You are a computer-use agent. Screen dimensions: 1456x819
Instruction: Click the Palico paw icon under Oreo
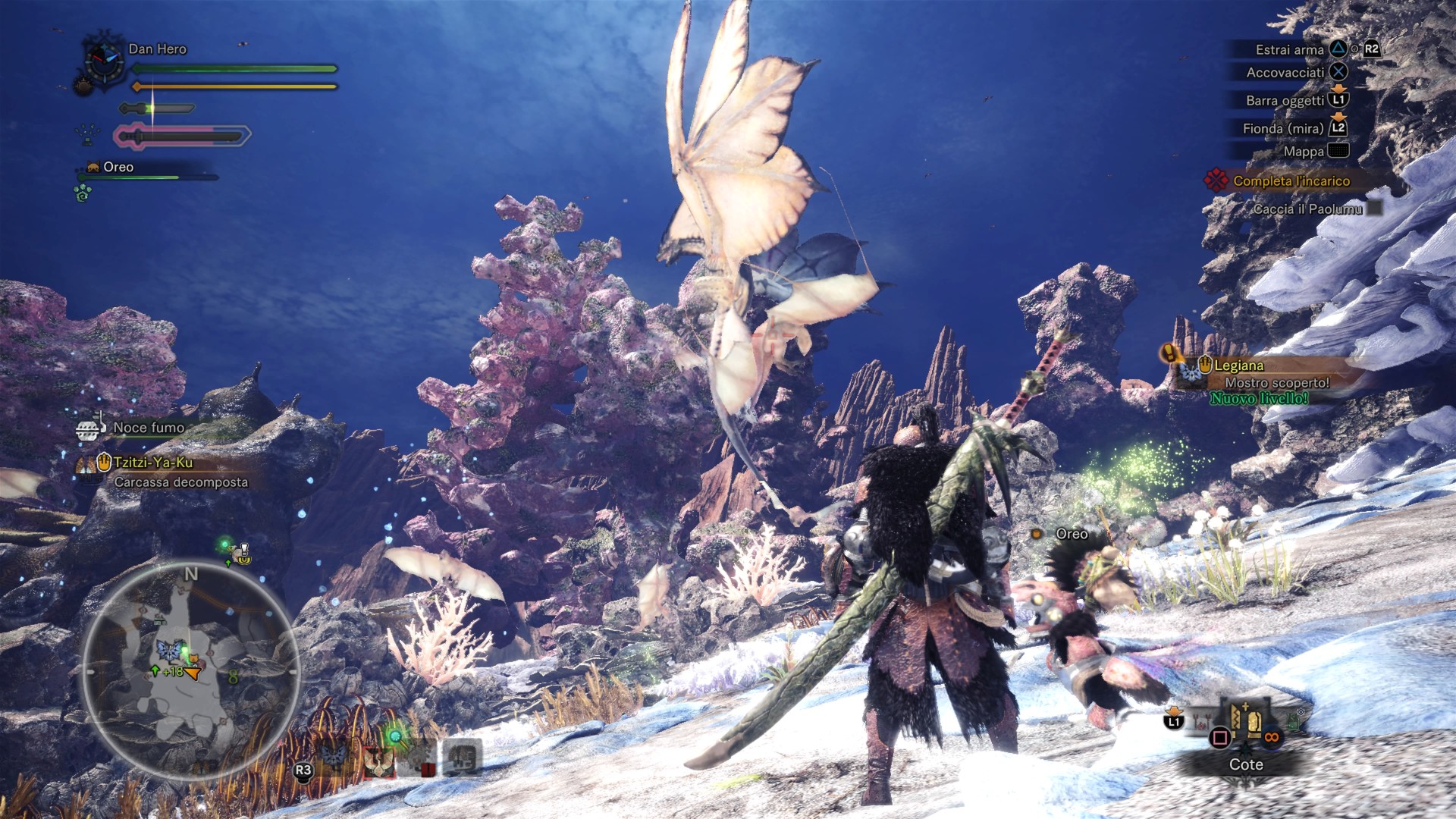(82, 193)
